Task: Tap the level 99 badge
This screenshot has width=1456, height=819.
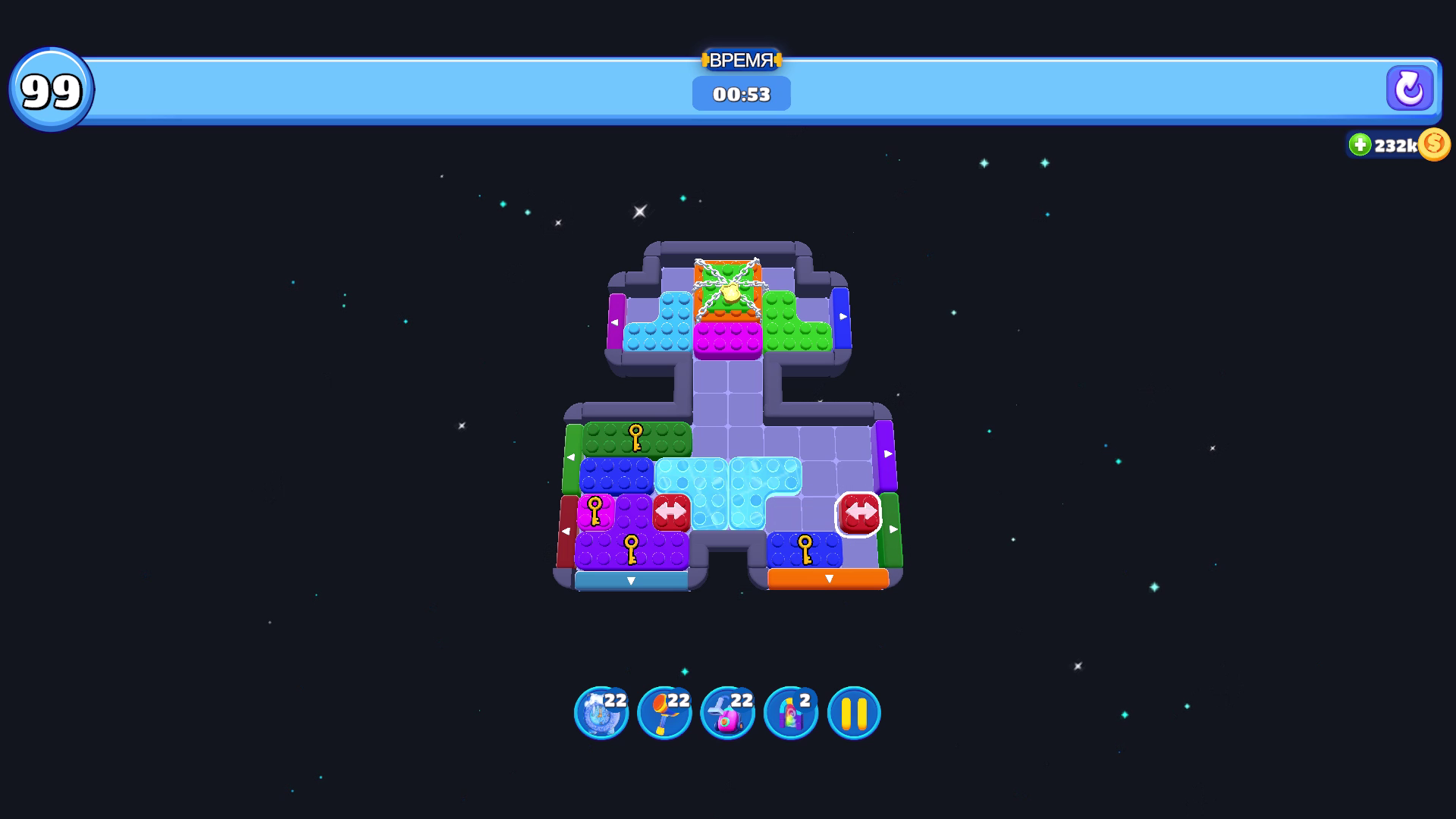Action: click(52, 87)
